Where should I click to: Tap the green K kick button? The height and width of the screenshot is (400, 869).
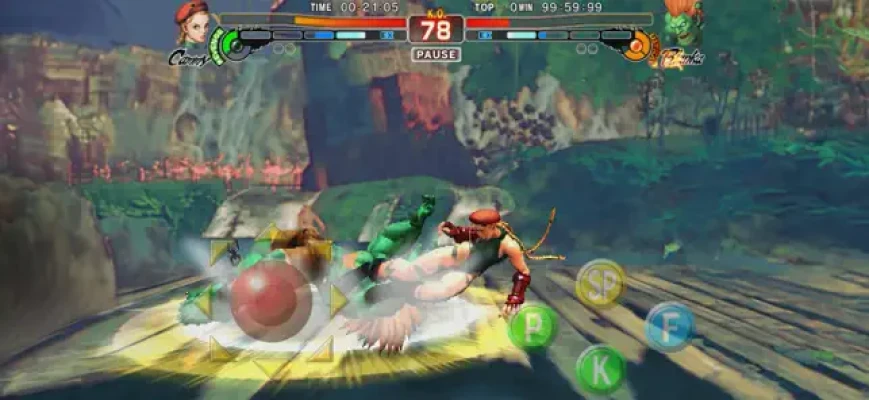click(601, 368)
